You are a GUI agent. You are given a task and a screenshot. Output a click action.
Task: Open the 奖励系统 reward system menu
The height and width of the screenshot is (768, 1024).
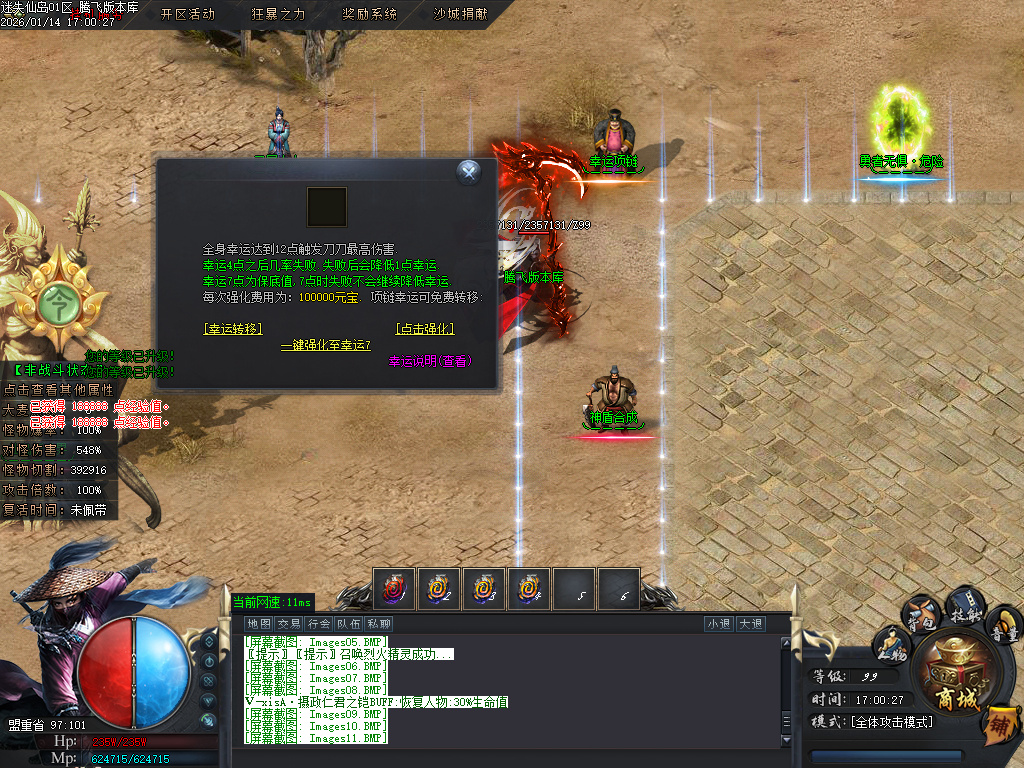(x=369, y=14)
